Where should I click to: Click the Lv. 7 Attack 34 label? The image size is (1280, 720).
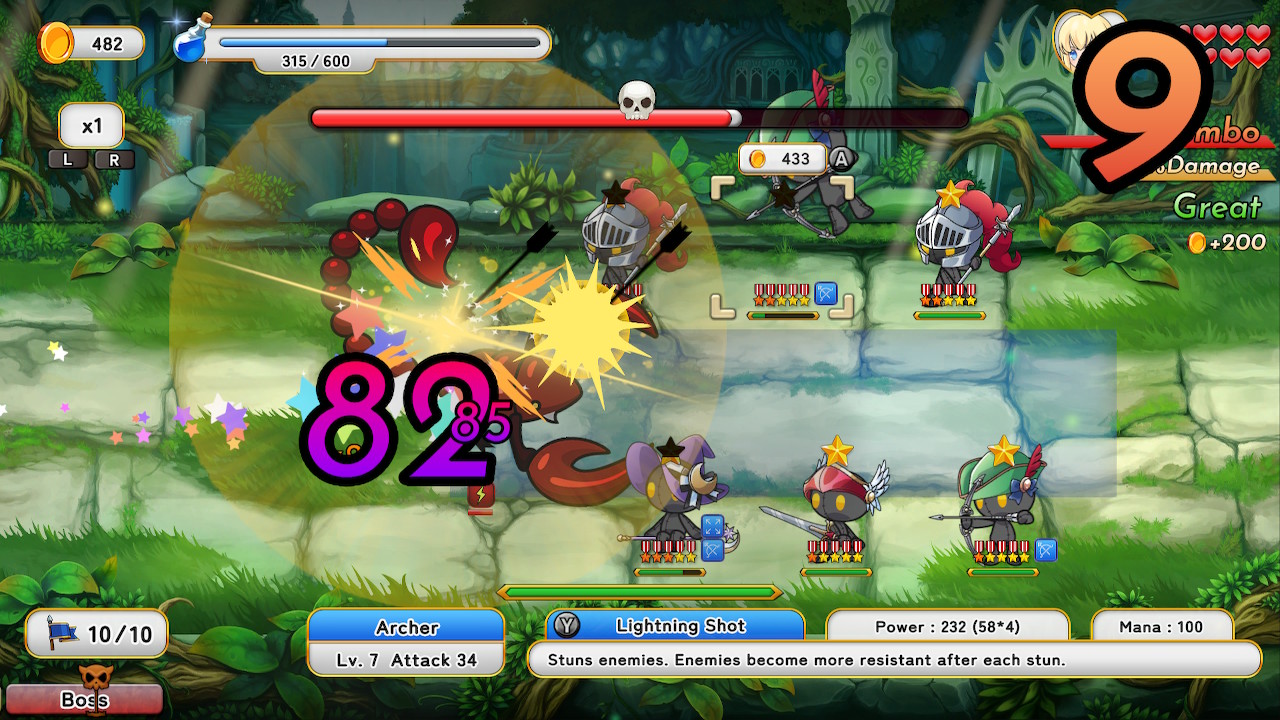tap(405, 660)
